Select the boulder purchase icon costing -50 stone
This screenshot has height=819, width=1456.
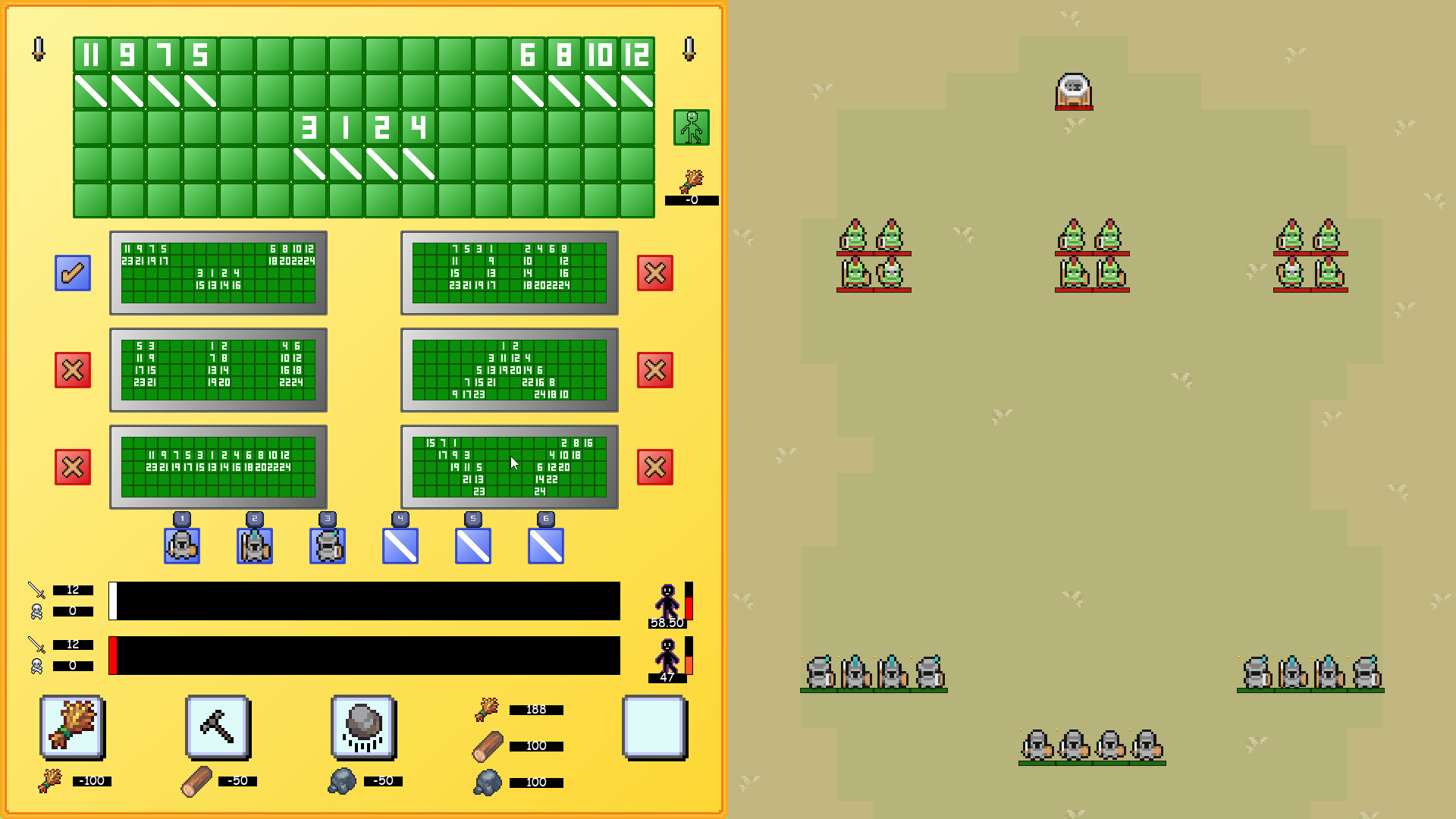pos(365,726)
